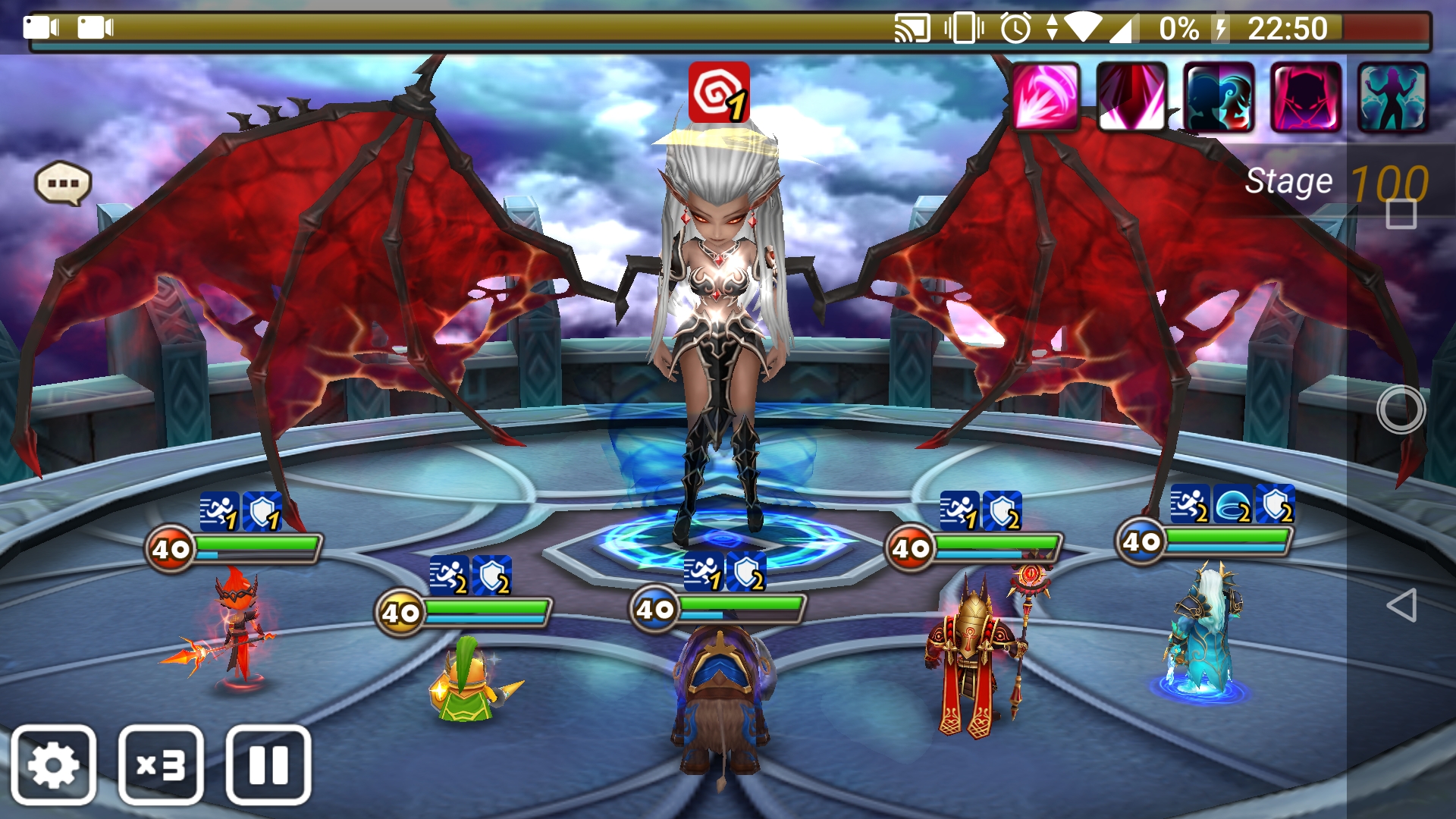This screenshot has height=819, width=1456.
Task: Select the crimson spike boss skill icon
Action: pyautogui.click(x=1132, y=98)
